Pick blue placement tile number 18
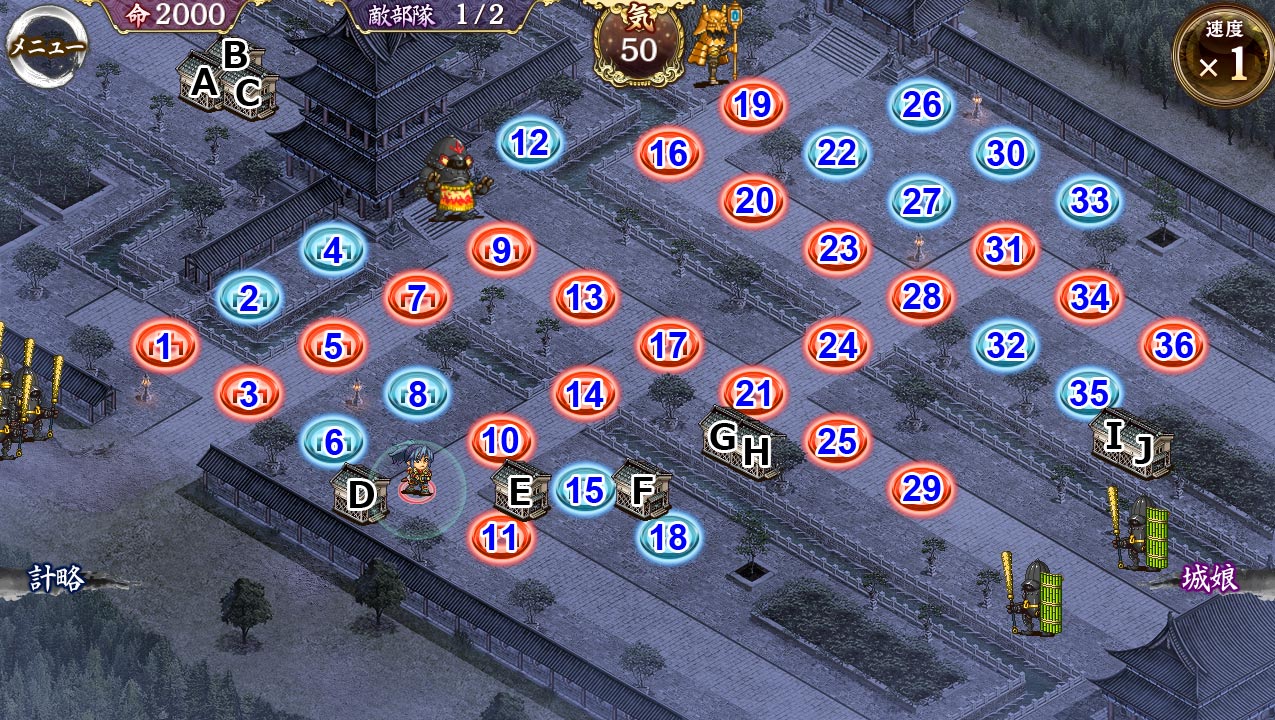 point(669,537)
